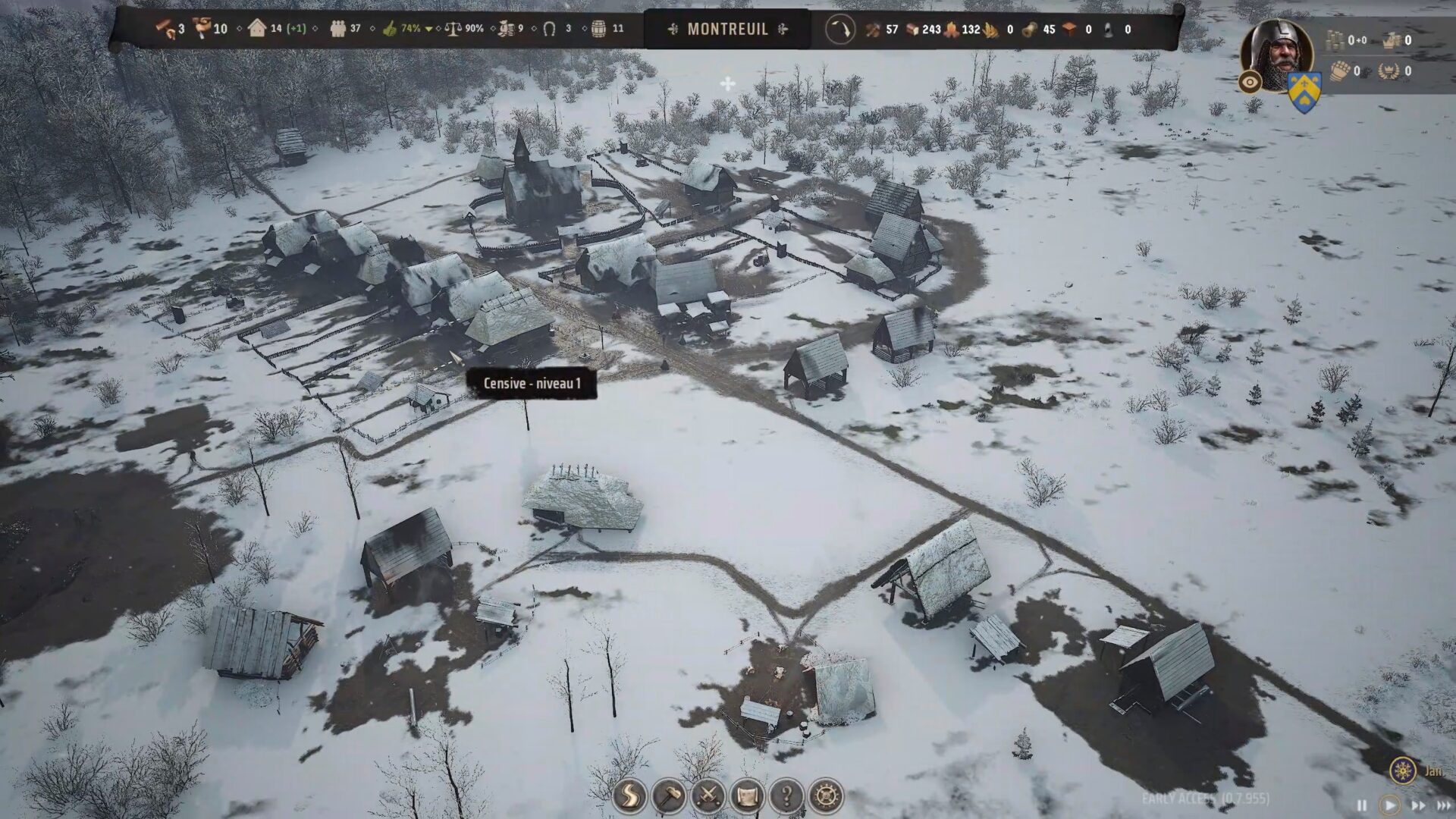1456x819 pixels.
Task: Open the parchment map view
Action: pyautogui.click(x=747, y=796)
